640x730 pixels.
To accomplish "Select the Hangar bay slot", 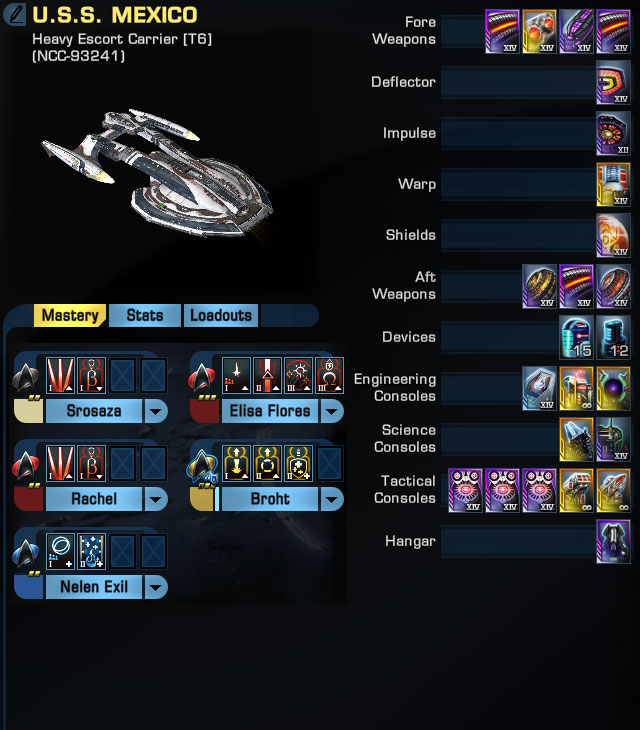I will tap(613, 541).
